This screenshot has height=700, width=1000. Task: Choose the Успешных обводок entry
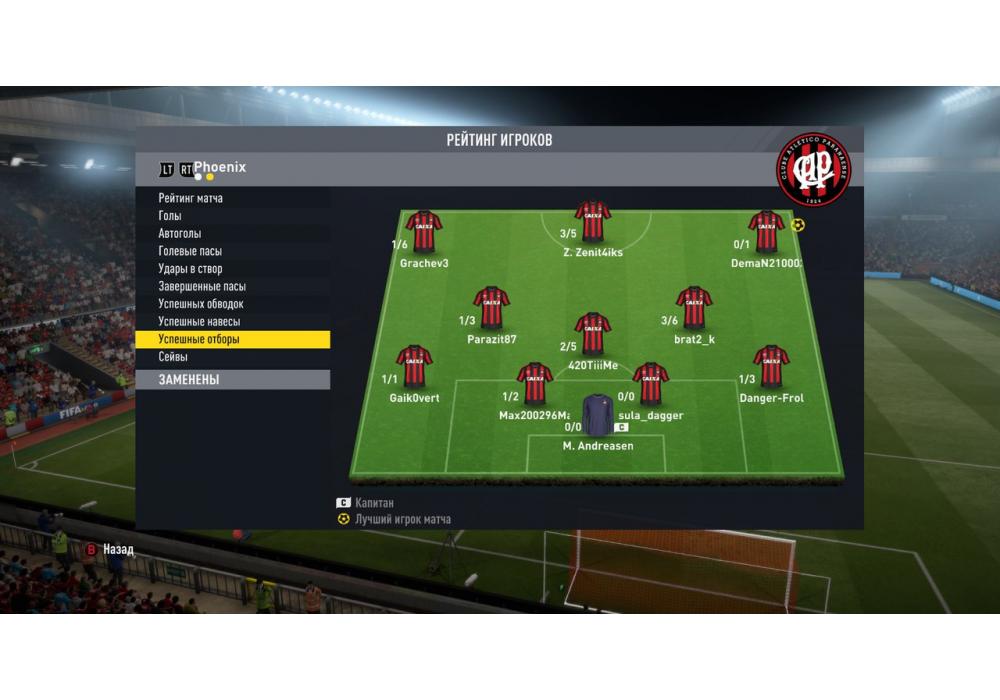(x=200, y=304)
